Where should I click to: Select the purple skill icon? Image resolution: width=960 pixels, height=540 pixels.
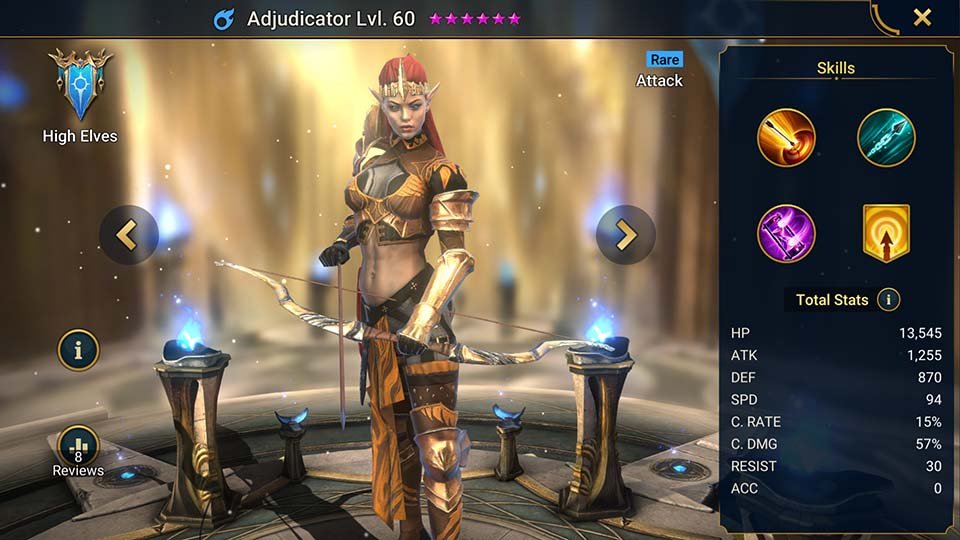[x=786, y=234]
